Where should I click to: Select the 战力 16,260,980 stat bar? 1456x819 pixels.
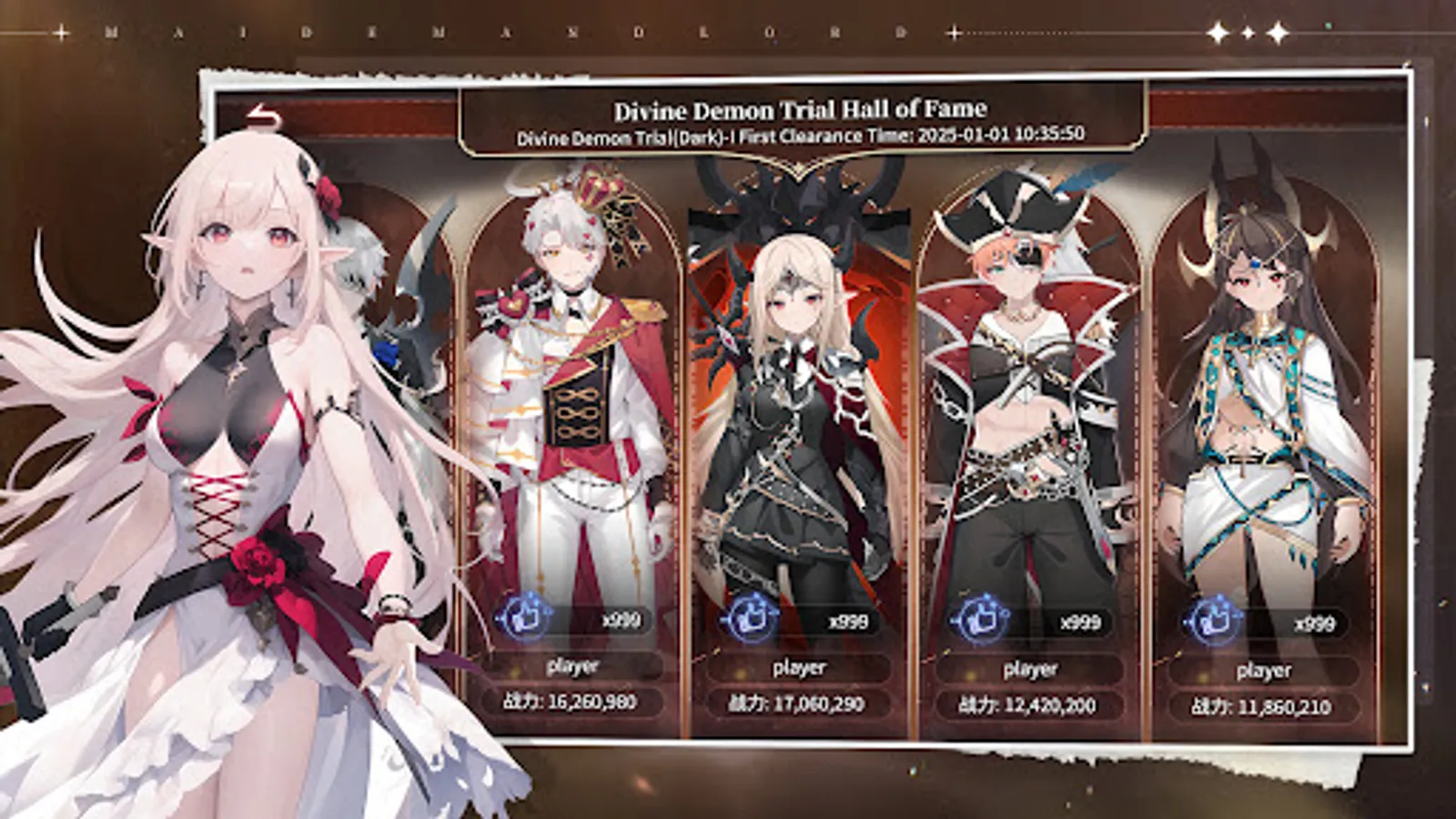click(571, 701)
